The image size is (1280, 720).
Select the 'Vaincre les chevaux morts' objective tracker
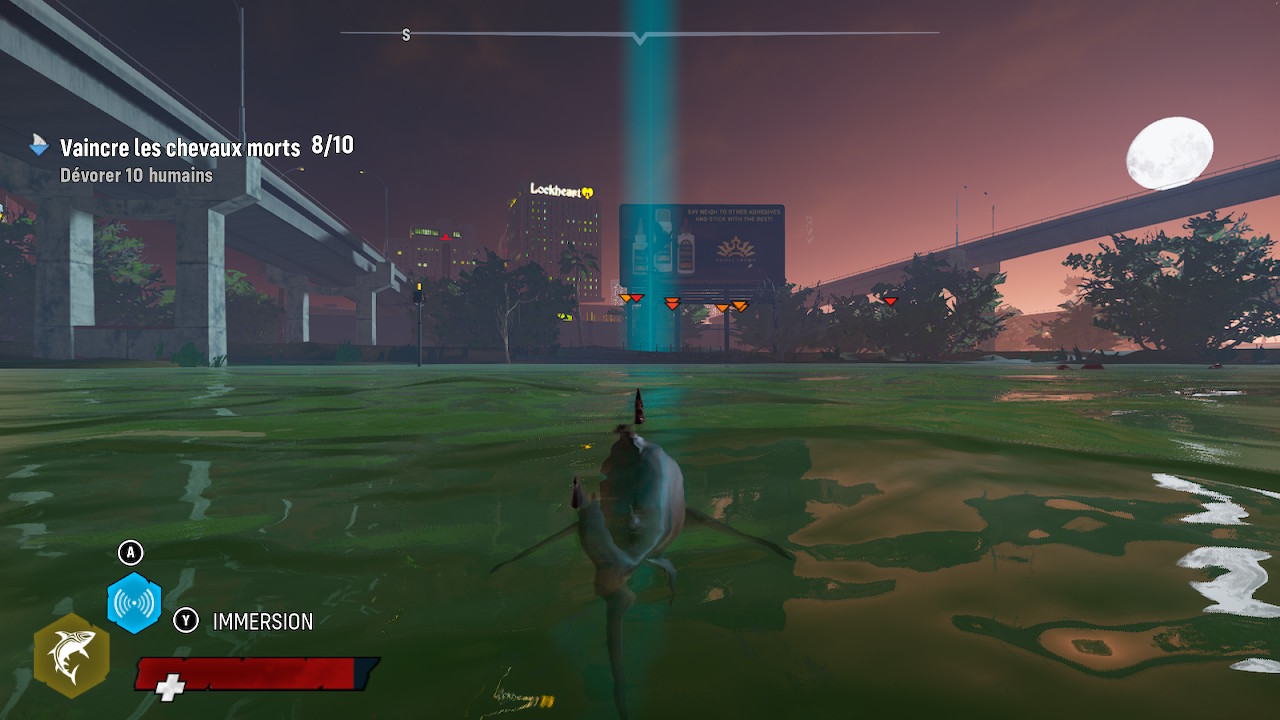click(x=180, y=148)
